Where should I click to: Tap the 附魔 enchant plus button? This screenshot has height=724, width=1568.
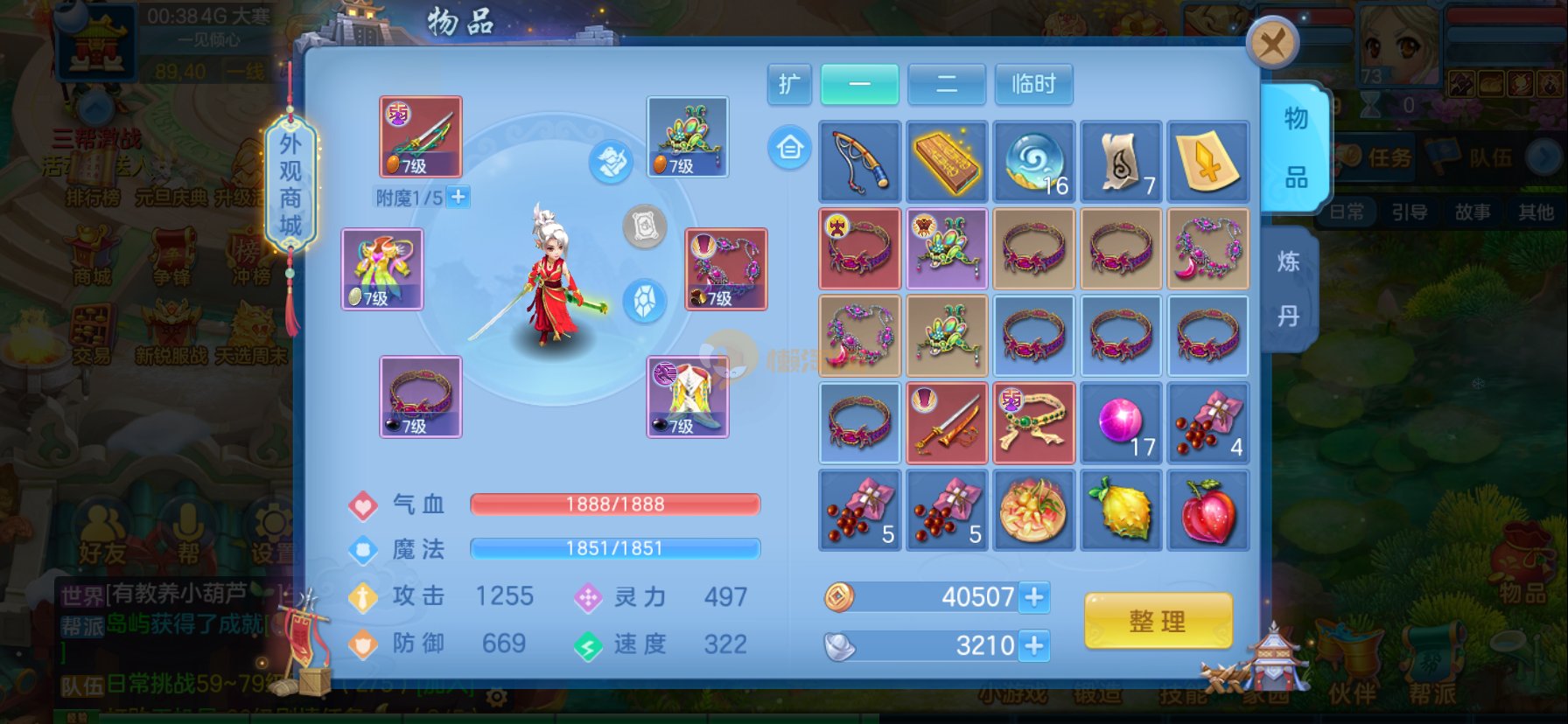click(458, 198)
